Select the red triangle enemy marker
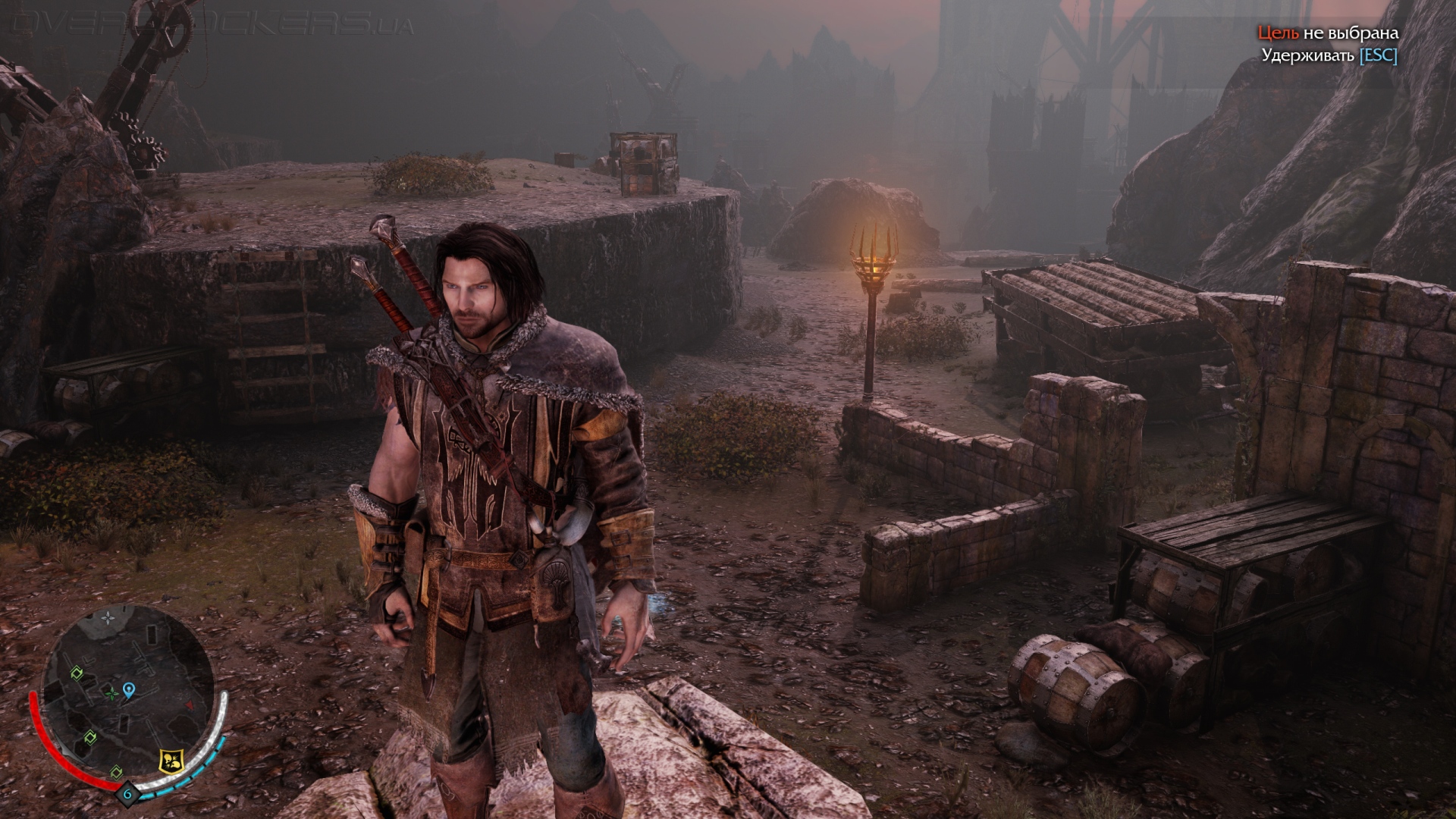Image resolution: width=1456 pixels, height=819 pixels. click(x=190, y=705)
